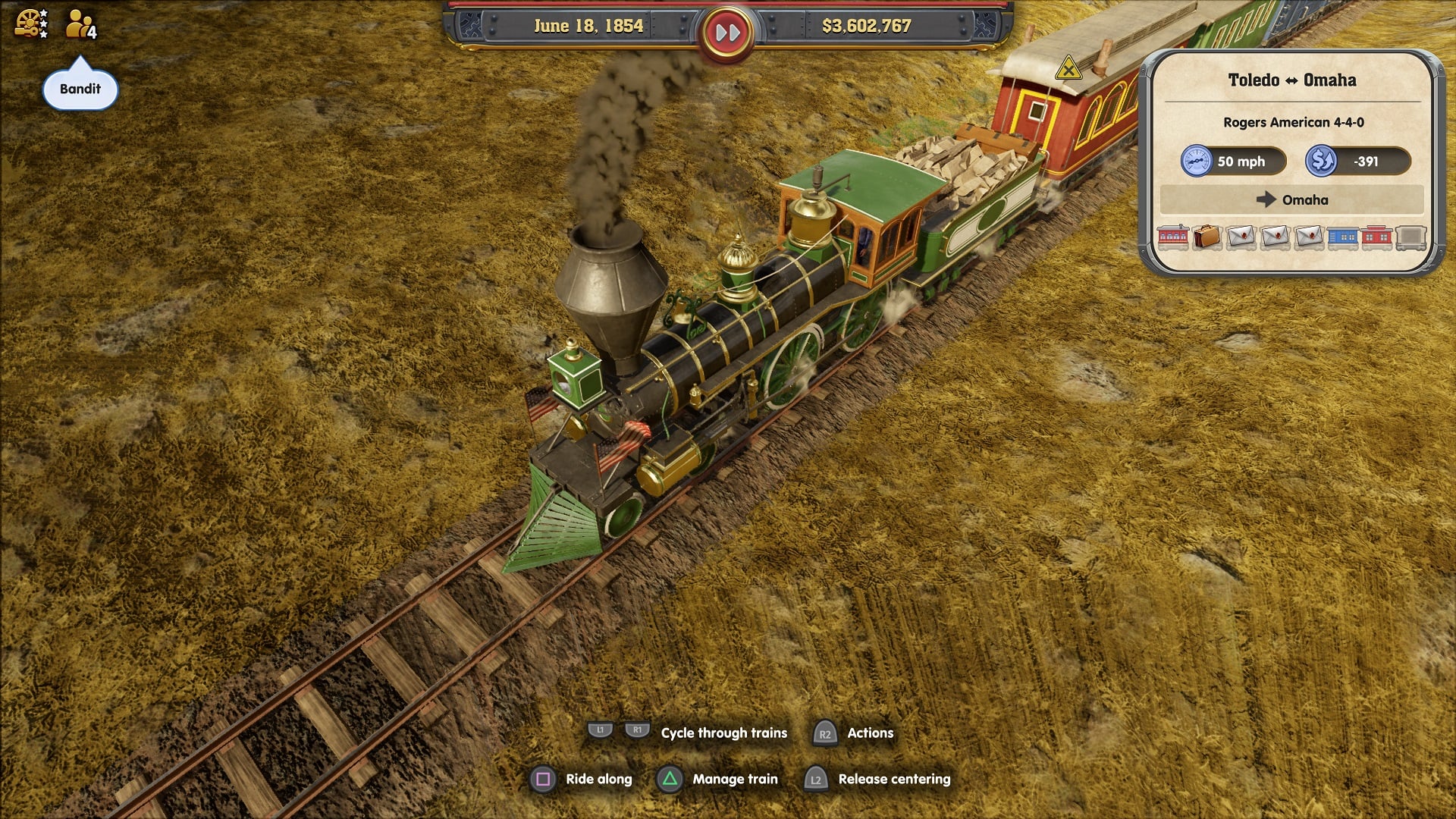Screen dimensions: 1456x819
Task: Select the red four-window passenger coach icon
Action: click(1172, 237)
